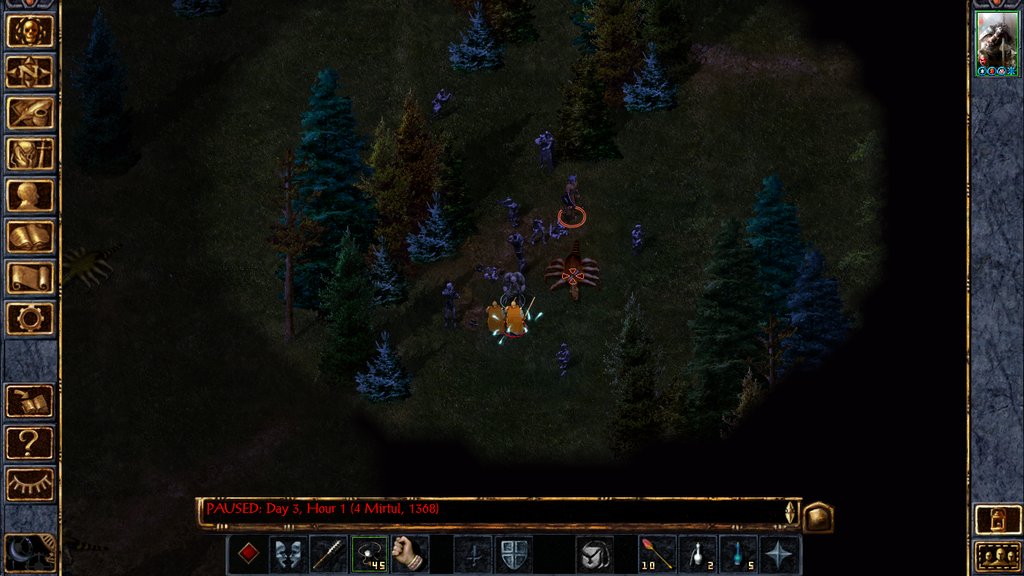Equip the quarterstaff quick weapon

coord(329,554)
